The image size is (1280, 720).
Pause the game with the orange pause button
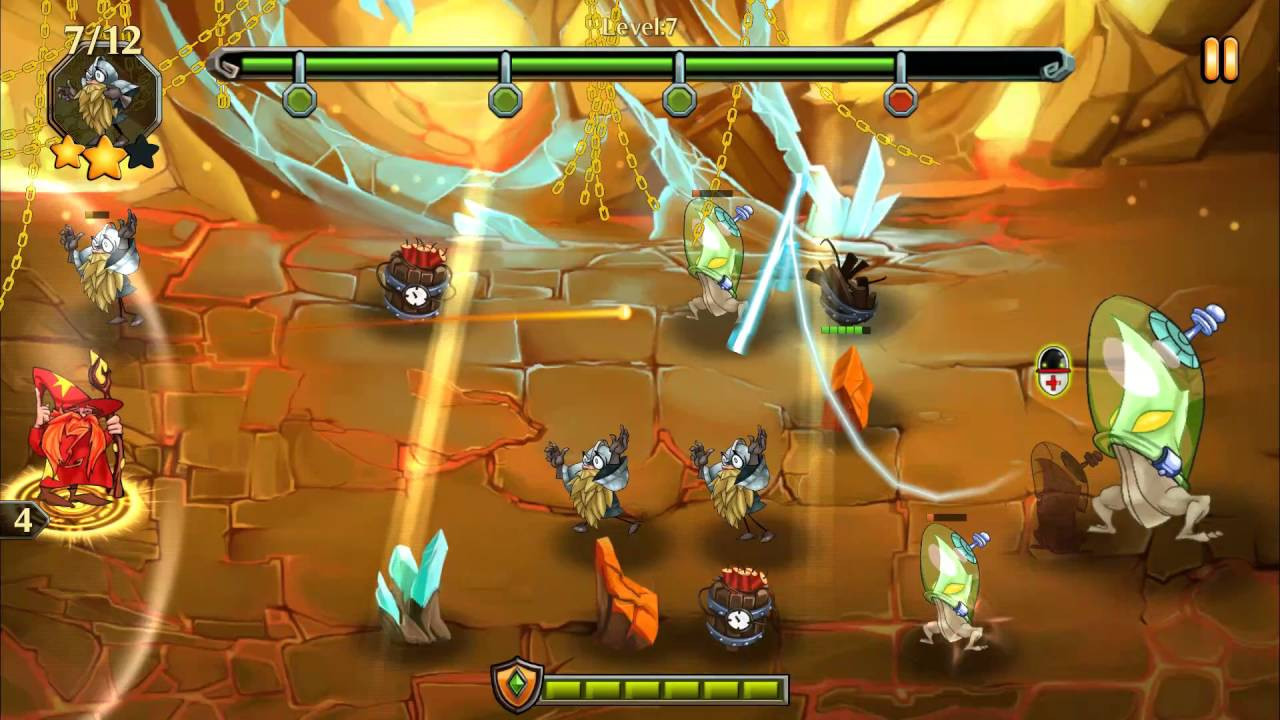[1220, 59]
